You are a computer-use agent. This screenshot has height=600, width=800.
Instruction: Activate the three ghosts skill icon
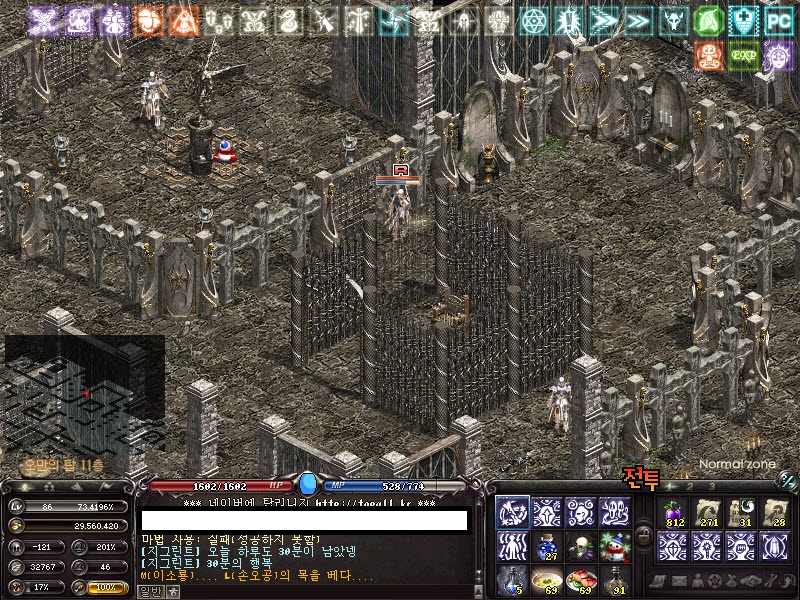point(615,512)
